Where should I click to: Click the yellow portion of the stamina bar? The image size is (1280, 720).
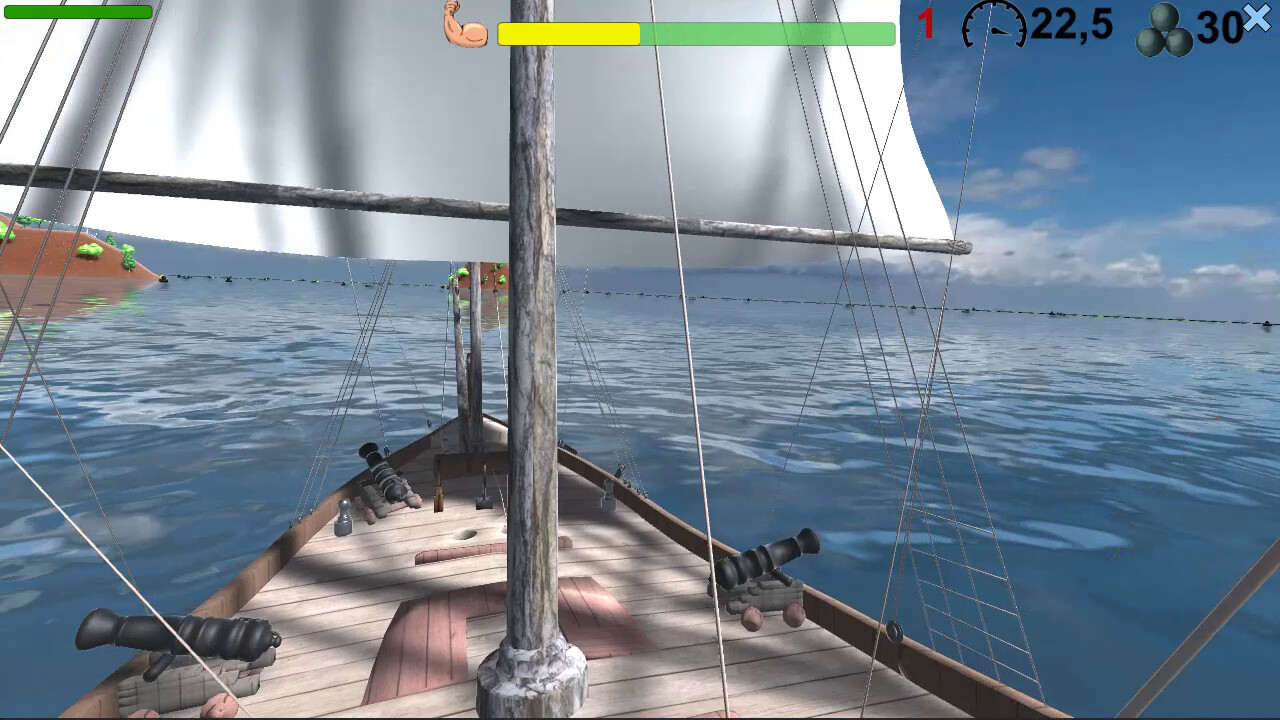click(570, 34)
